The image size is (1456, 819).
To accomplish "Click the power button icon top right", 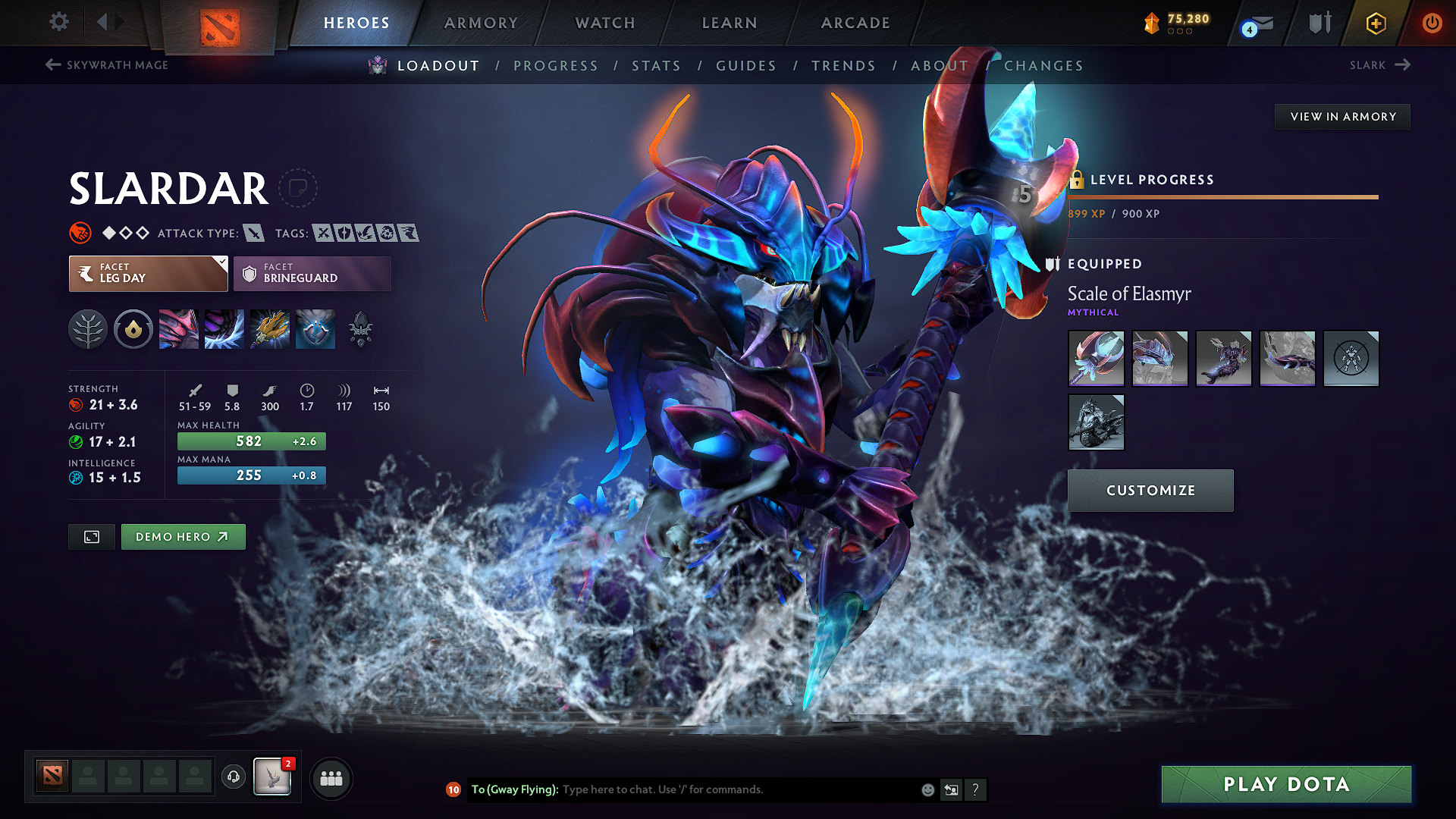I will (x=1432, y=23).
